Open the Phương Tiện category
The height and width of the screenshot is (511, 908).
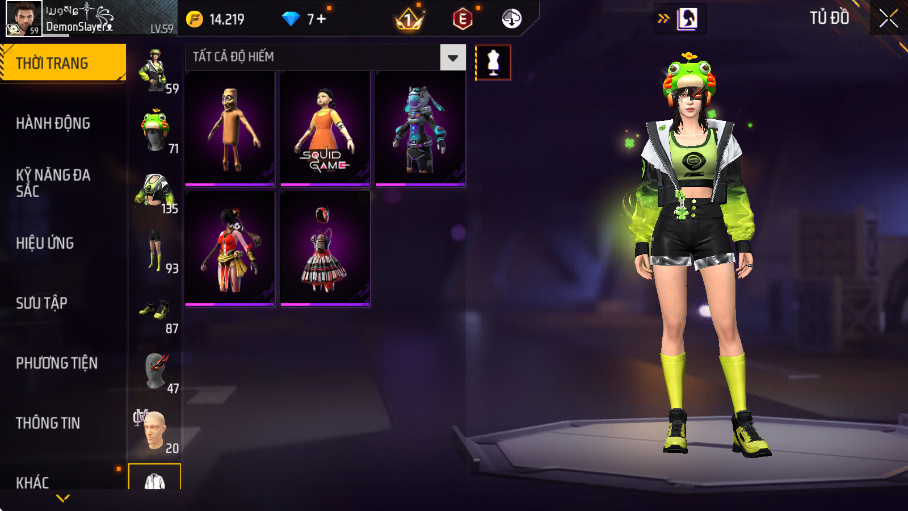(62, 363)
